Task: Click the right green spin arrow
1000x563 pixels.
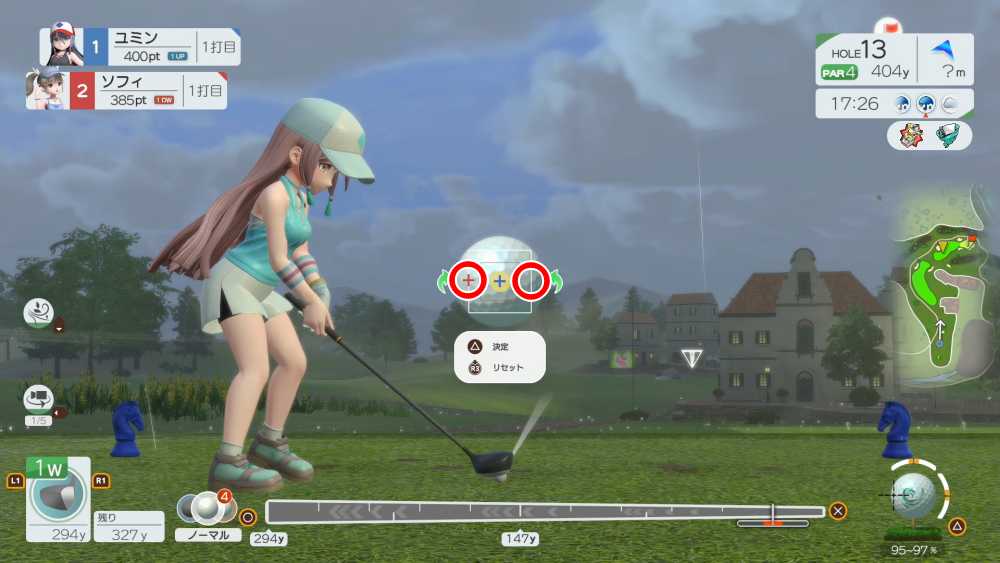Action: pyautogui.click(x=556, y=283)
